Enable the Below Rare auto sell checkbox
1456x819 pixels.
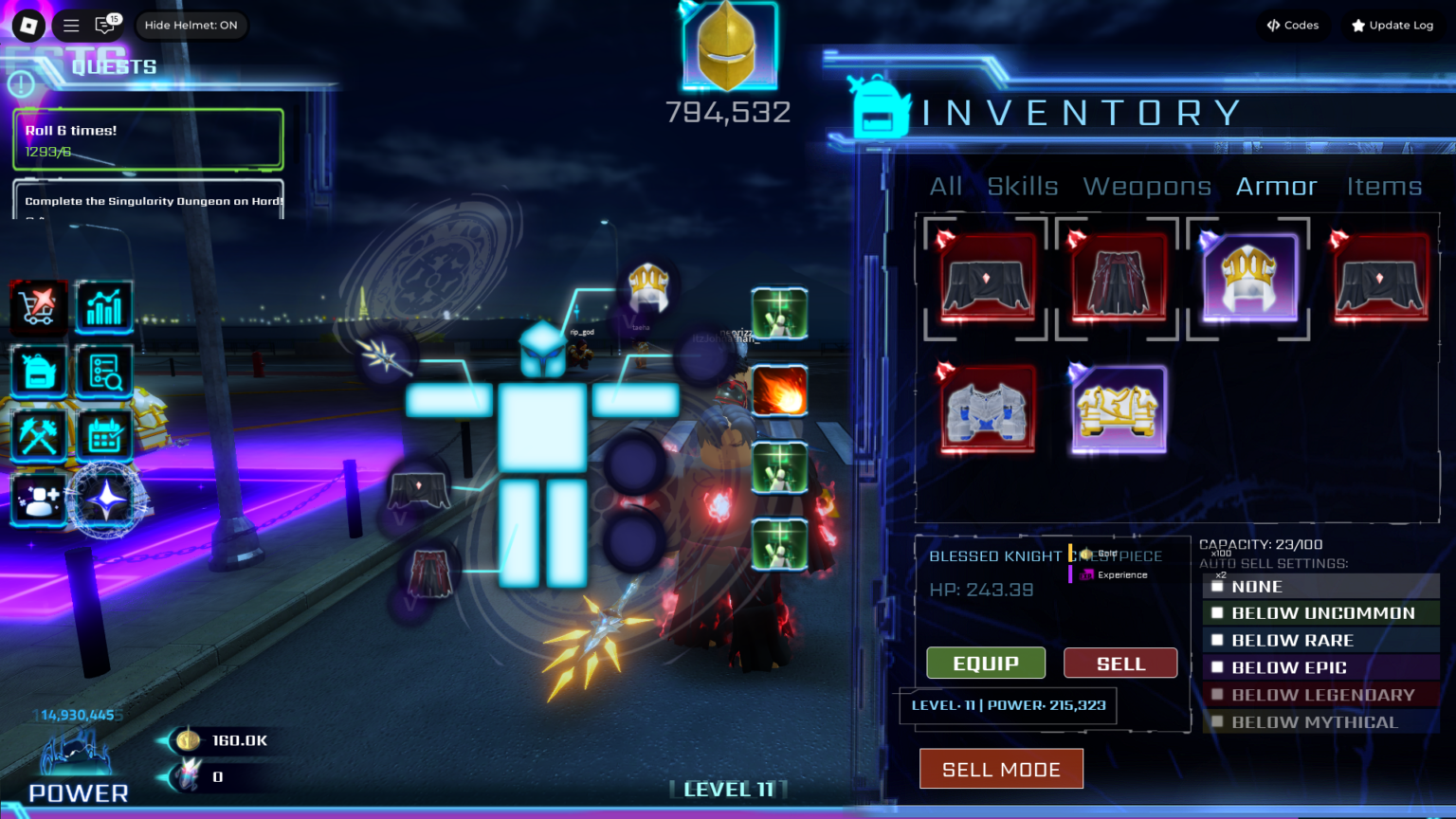click(1218, 641)
